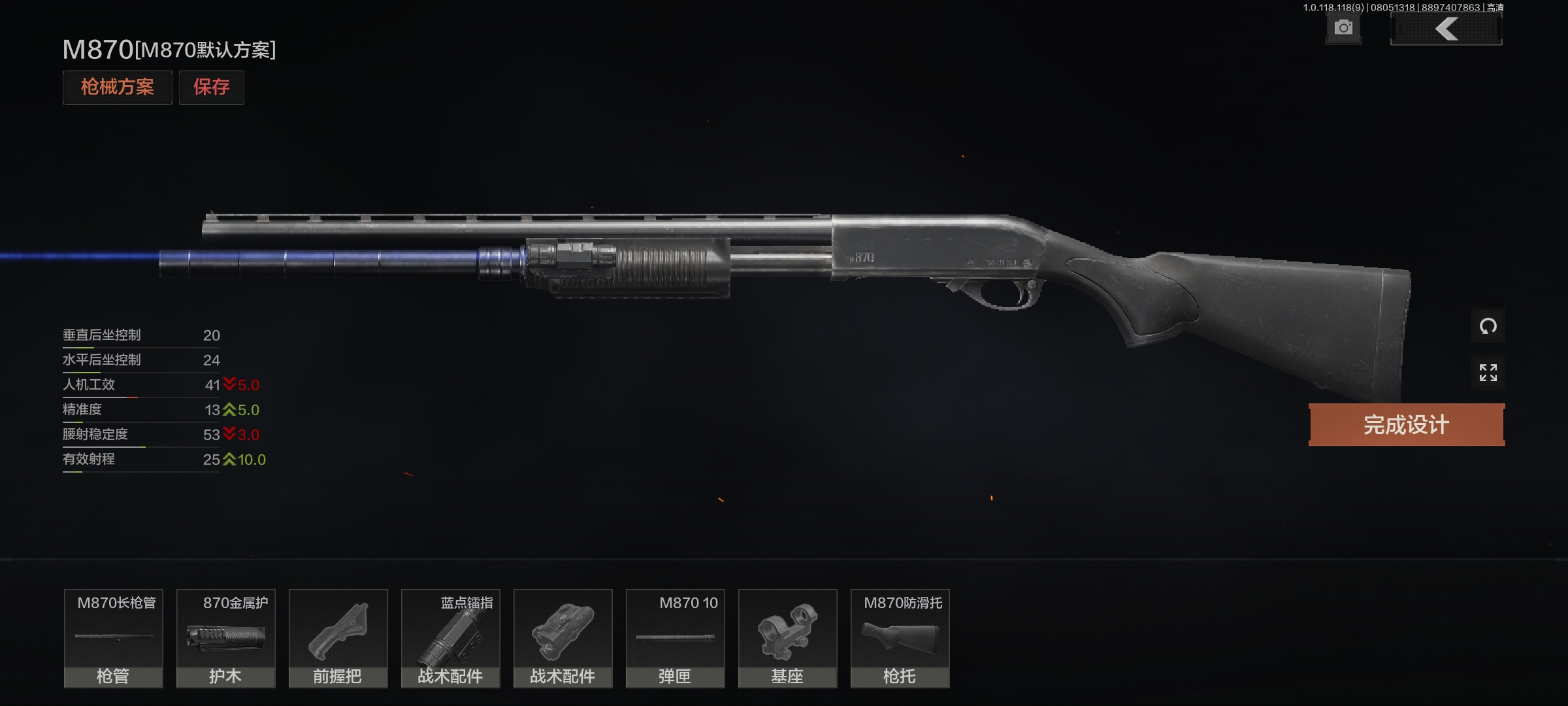Viewport: 1568px width, 706px height.
Task: Reset the weapon view rotation
Action: pyautogui.click(x=1488, y=326)
